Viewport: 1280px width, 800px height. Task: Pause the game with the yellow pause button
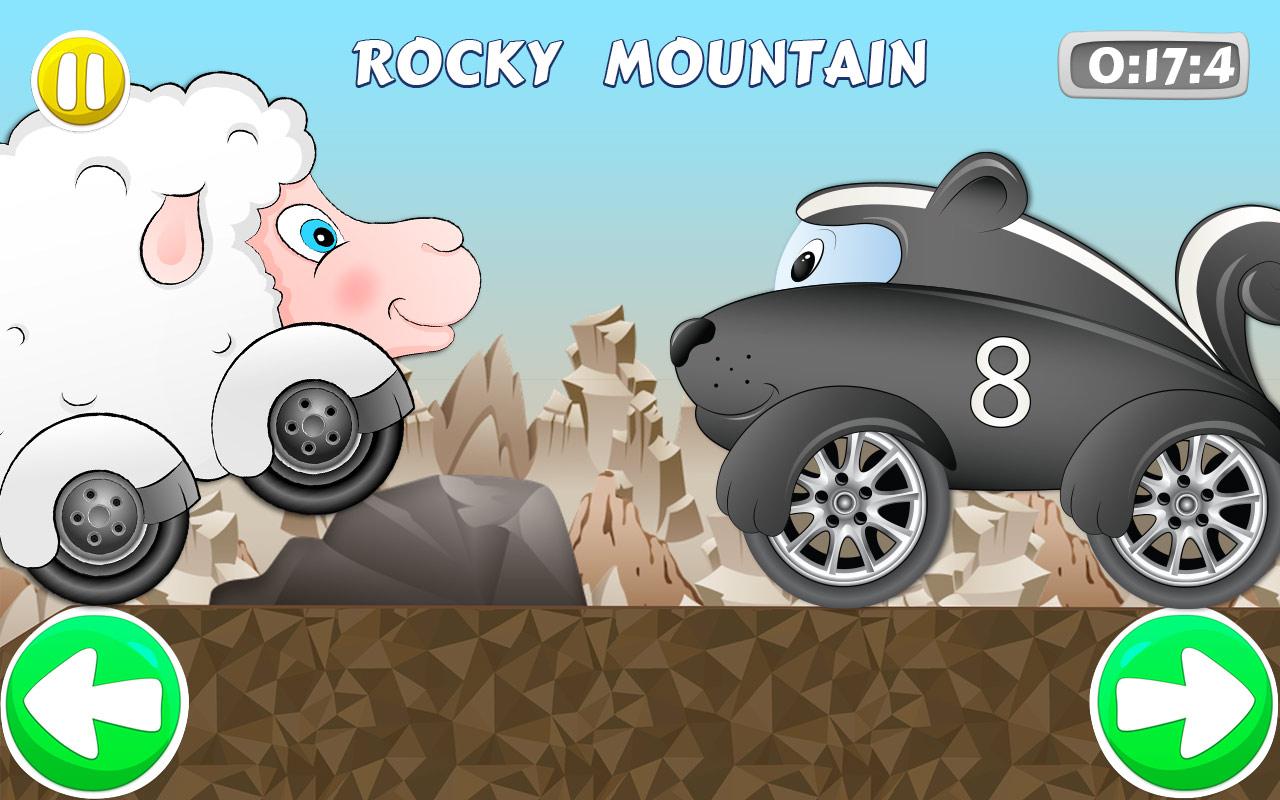coord(82,78)
